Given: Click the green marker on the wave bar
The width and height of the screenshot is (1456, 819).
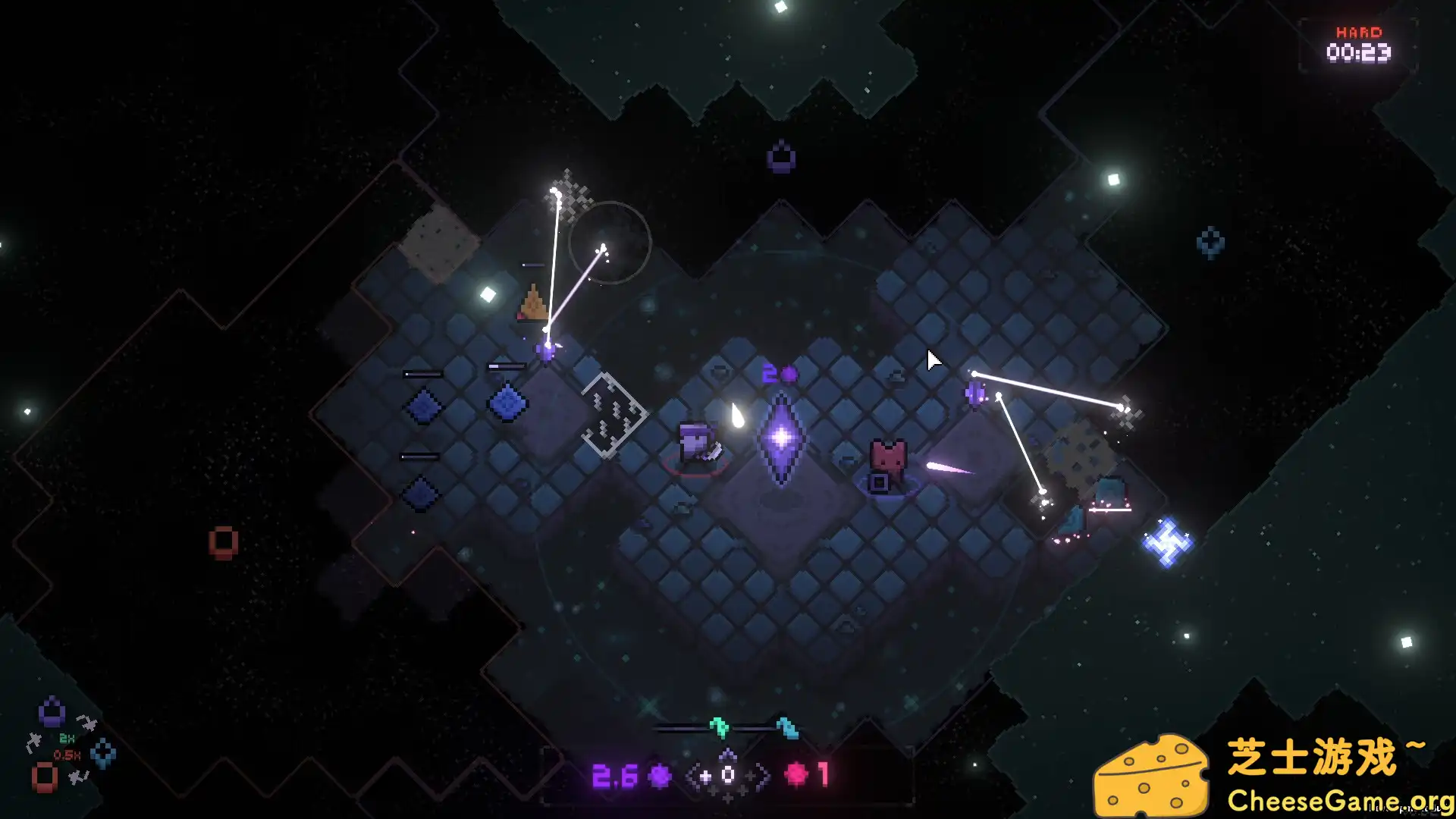Looking at the screenshot, I should pos(719,727).
